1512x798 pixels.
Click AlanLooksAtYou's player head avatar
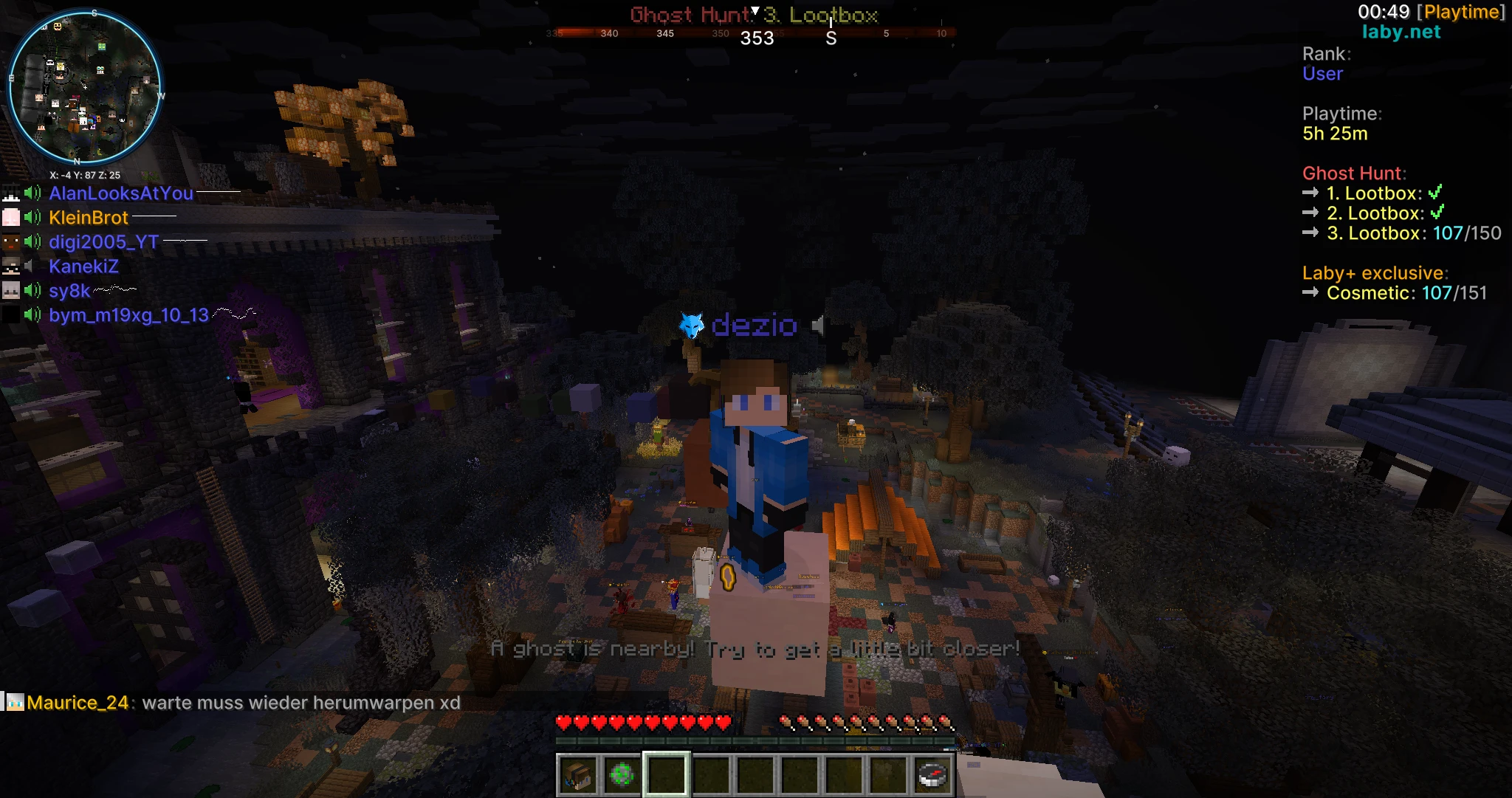pyautogui.click(x=12, y=192)
